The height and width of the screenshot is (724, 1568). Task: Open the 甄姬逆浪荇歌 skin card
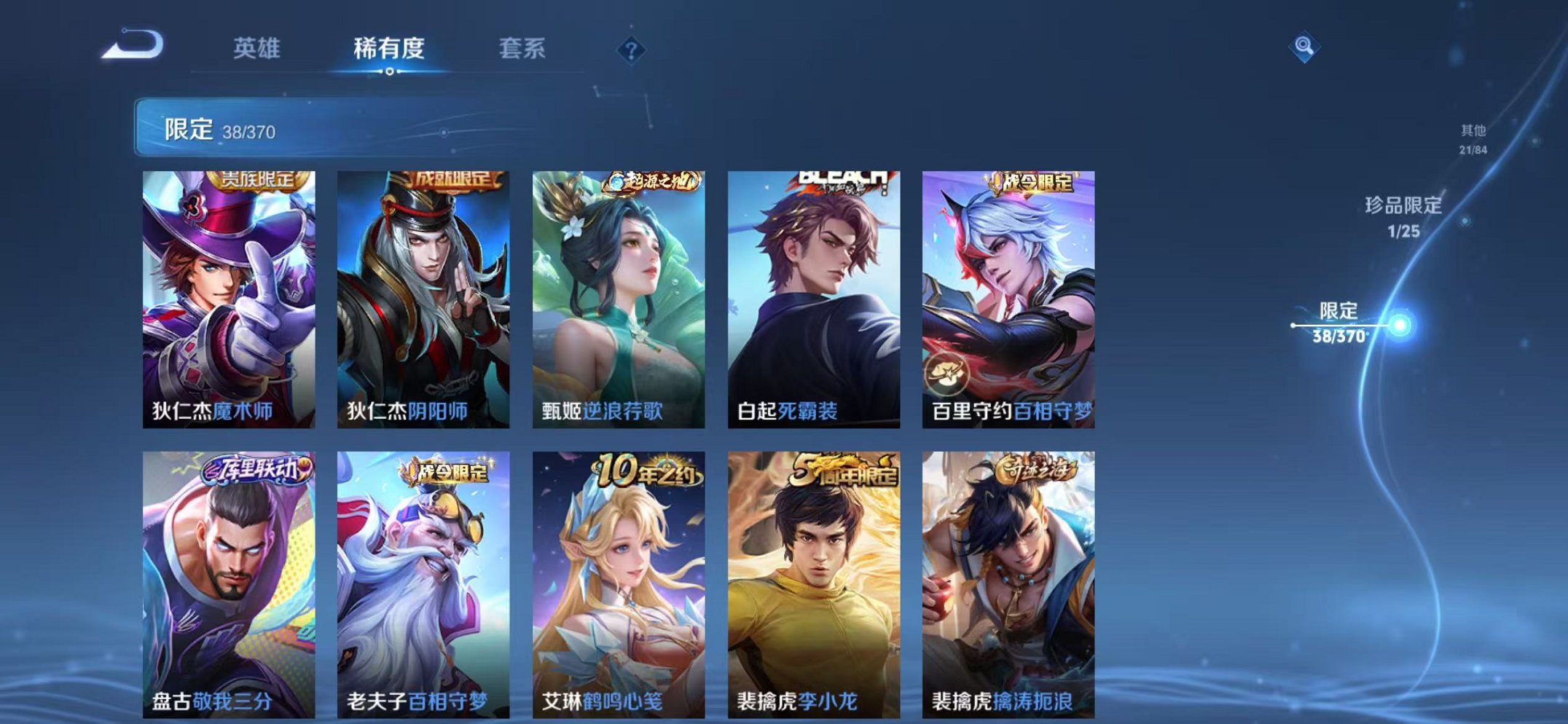pyautogui.click(x=618, y=291)
